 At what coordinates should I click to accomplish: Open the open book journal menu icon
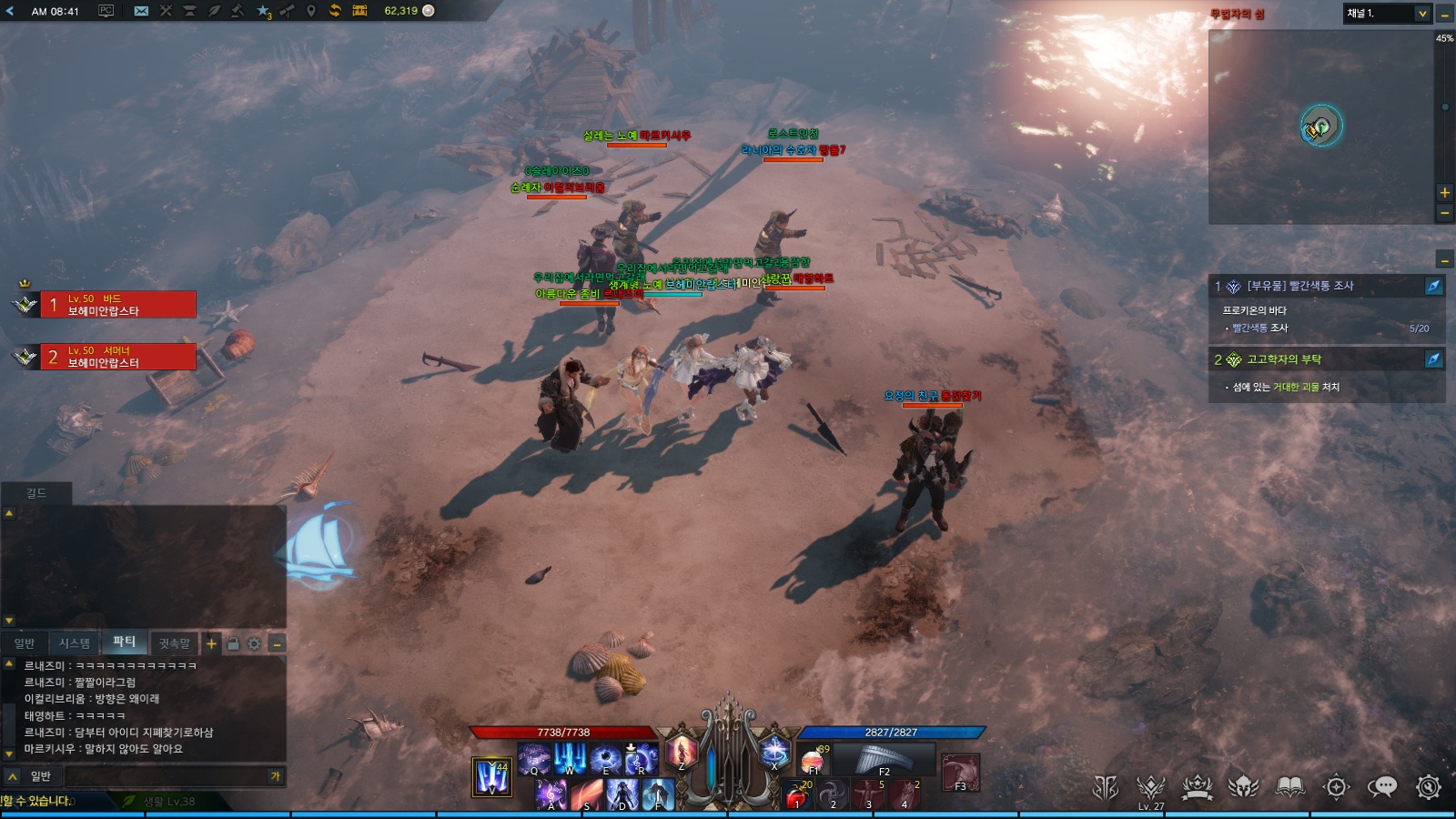(x=1289, y=787)
